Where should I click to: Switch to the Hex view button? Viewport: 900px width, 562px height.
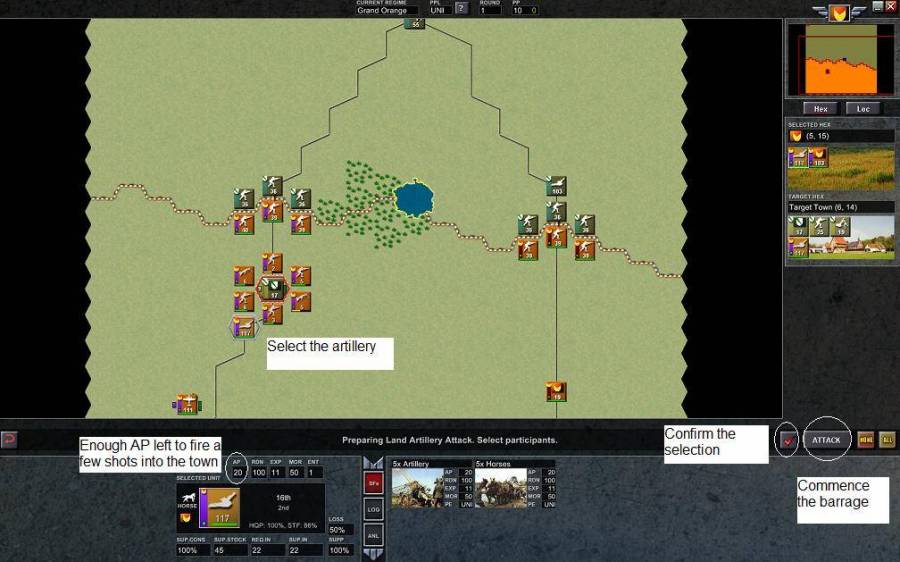820,108
